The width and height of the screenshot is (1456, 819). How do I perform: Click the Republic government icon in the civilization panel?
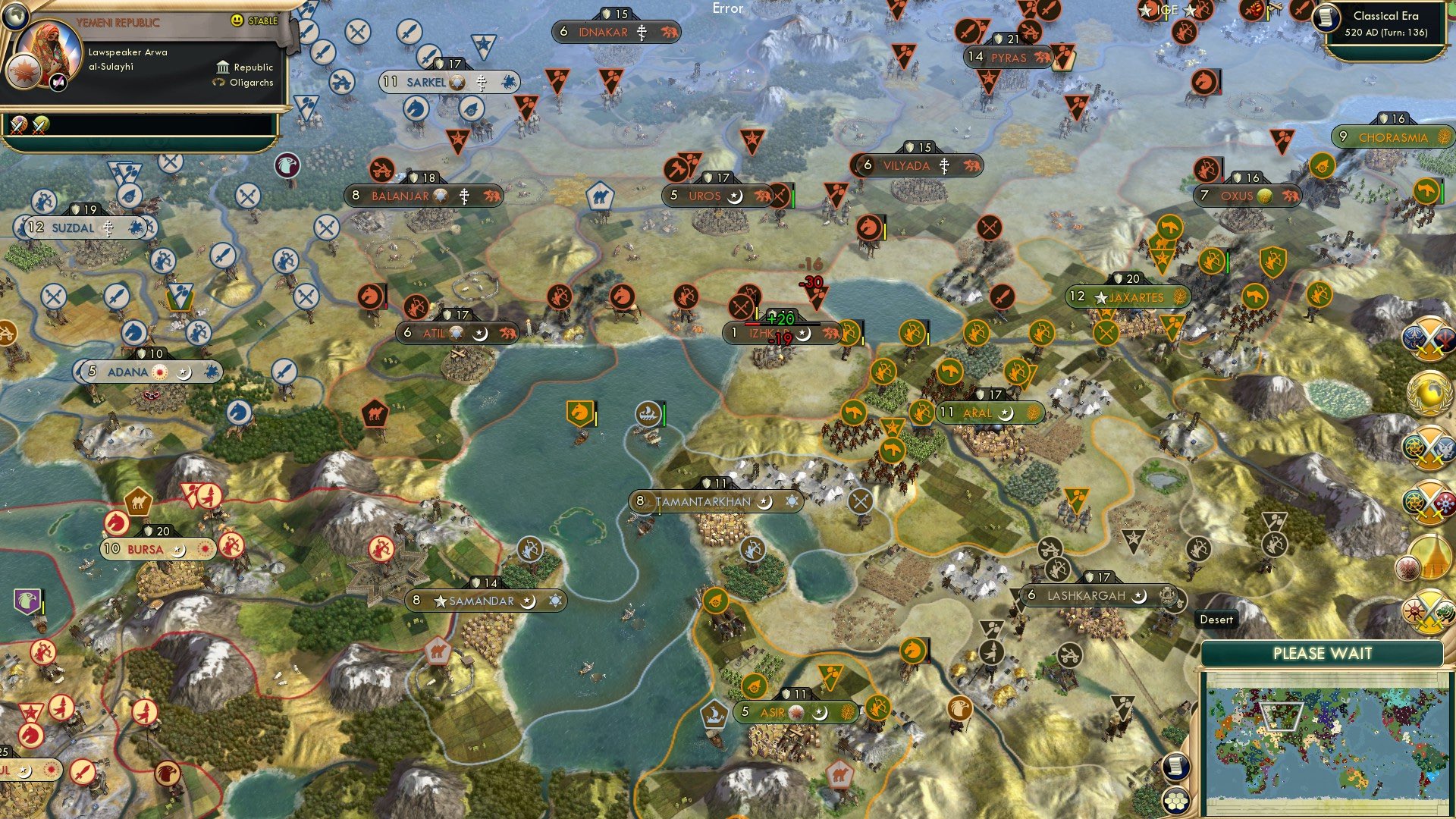tap(223, 67)
